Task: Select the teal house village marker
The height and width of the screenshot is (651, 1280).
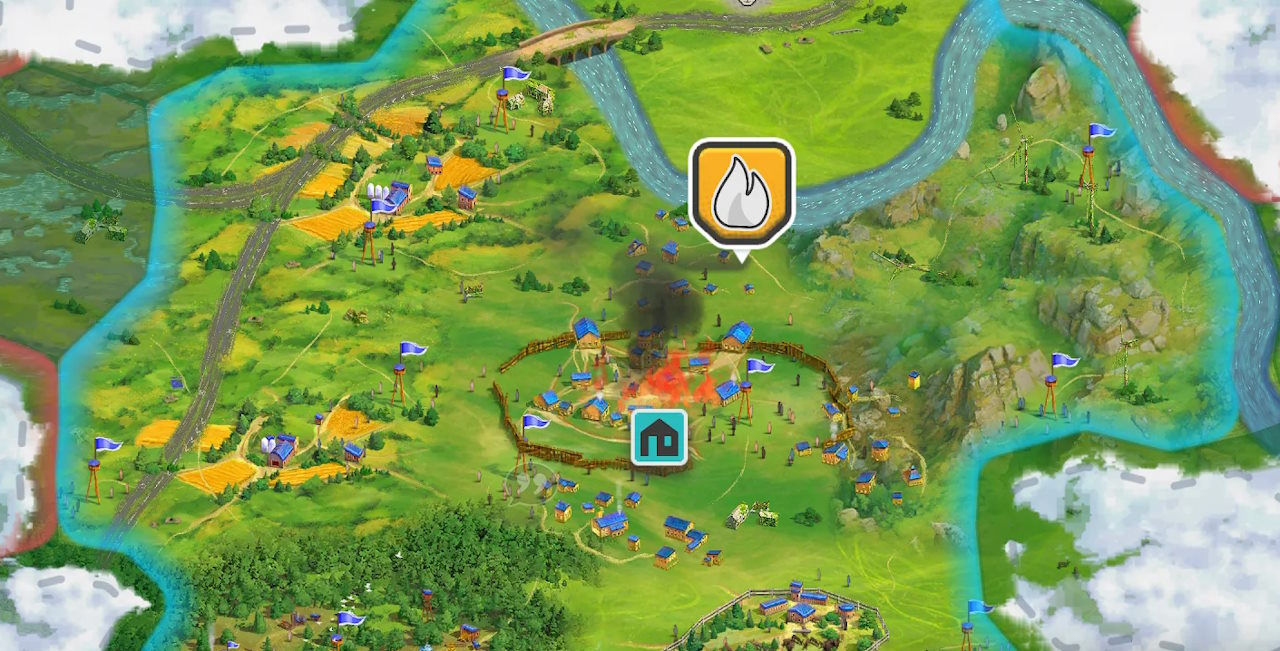Action: tap(659, 437)
